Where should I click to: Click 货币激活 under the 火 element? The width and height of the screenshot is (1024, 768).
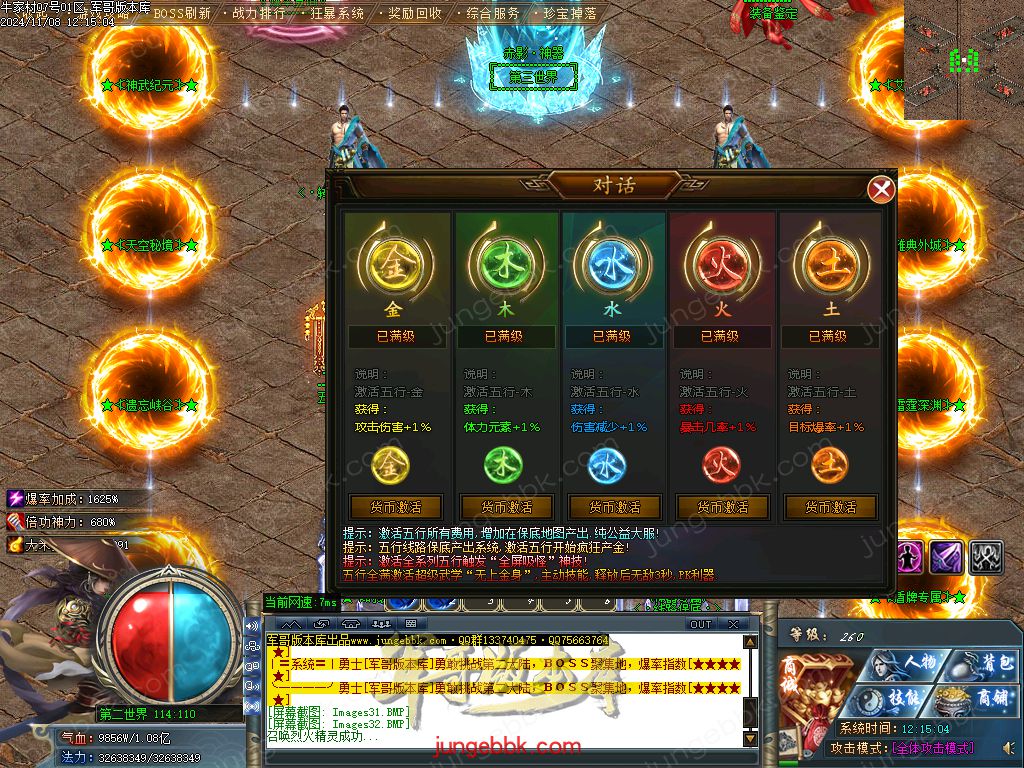719,507
